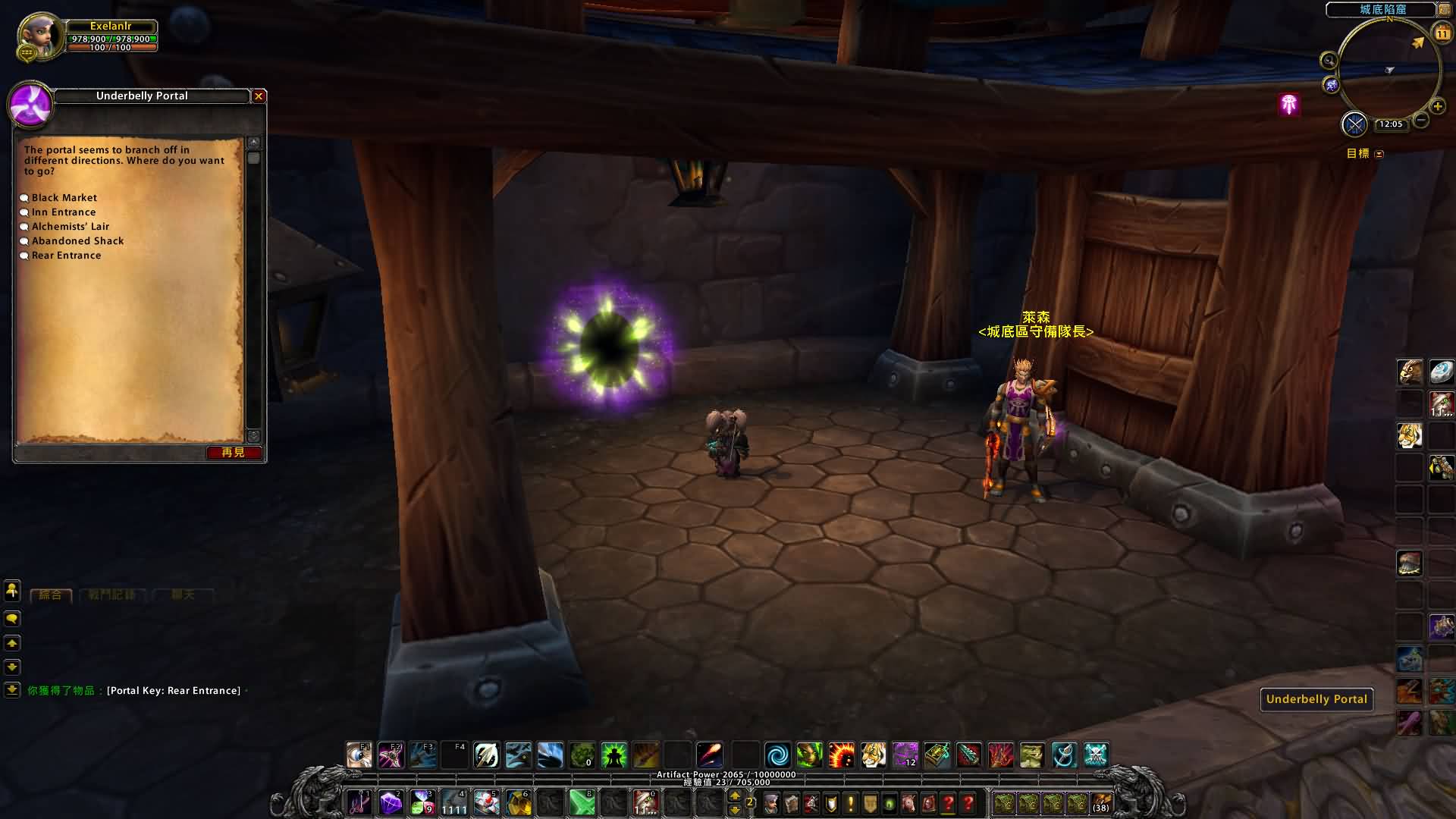Open the backpack showing 38 free slots
Screen dimensions: 1456x819
coord(1101,802)
